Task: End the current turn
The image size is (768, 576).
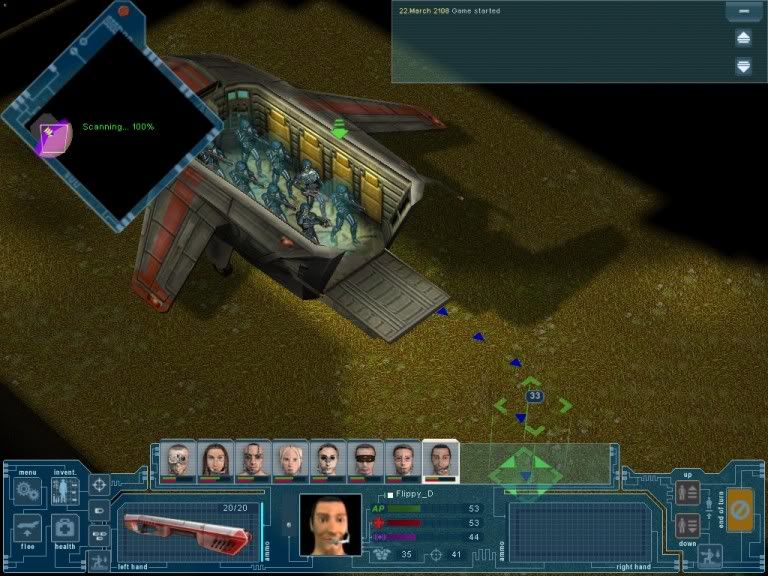Action: 741,510
